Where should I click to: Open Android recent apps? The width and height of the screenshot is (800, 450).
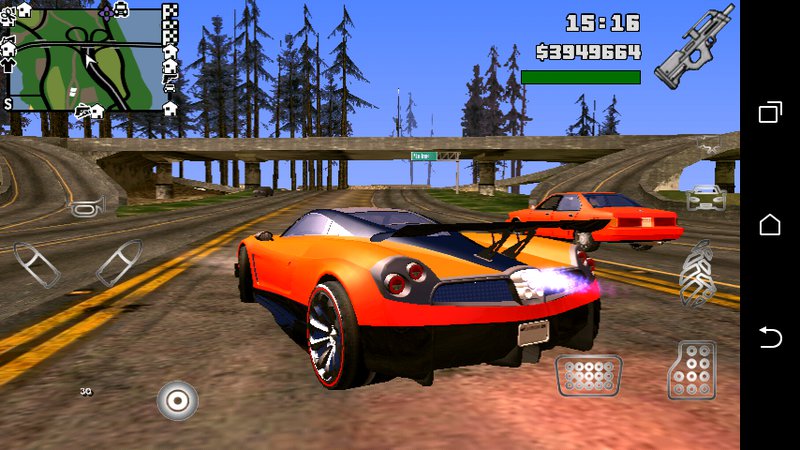[x=770, y=112]
